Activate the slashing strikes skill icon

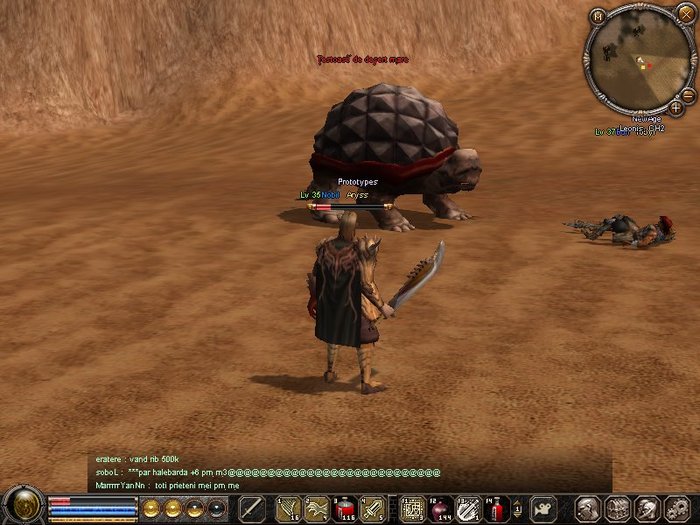click(x=468, y=508)
